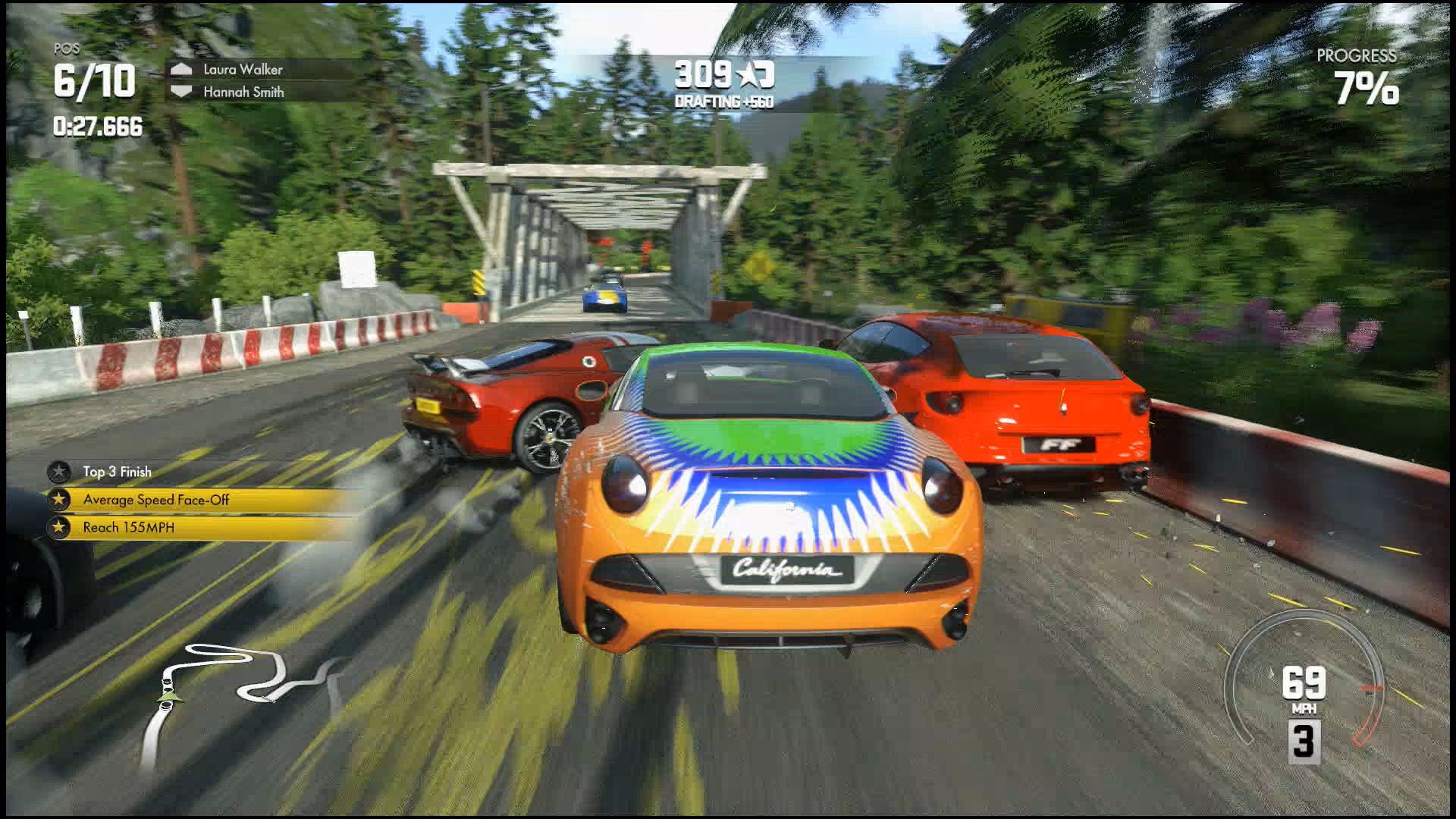The image size is (1456, 819).
Task: Click the star badge on Top 3 Finish
Action: (x=60, y=472)
